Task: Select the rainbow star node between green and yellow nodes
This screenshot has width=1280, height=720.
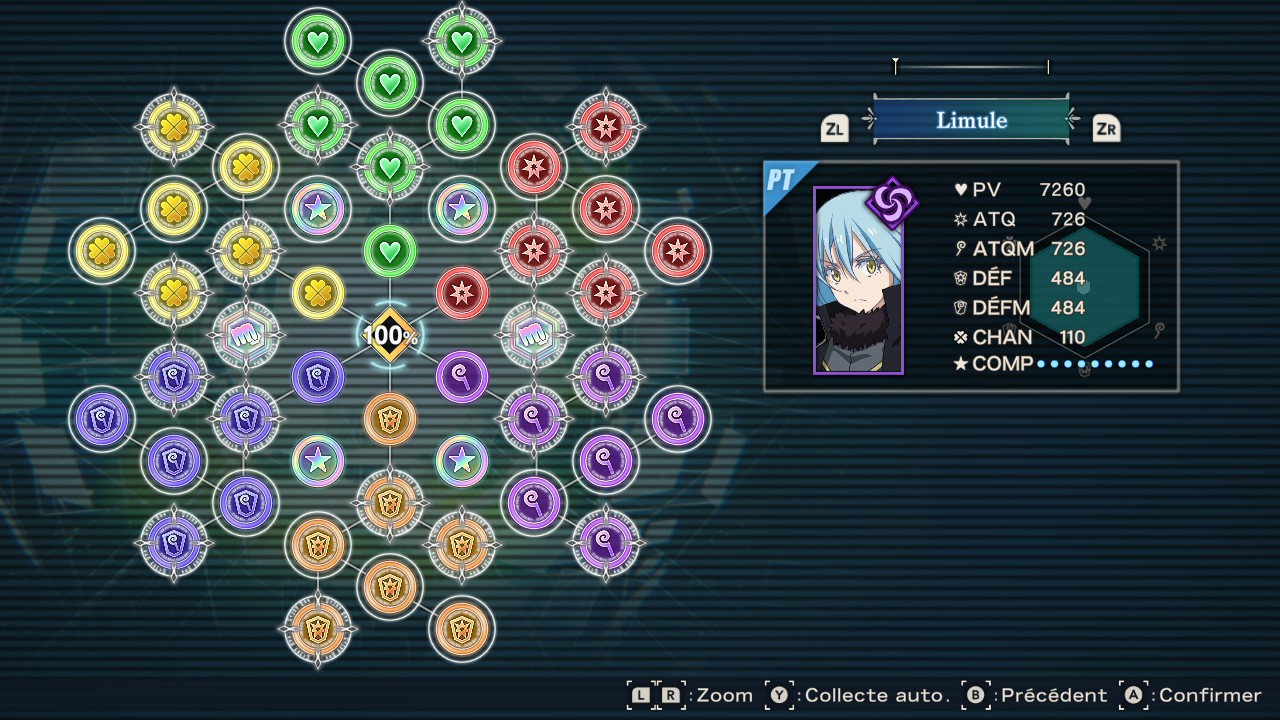Action: [318, 208]
